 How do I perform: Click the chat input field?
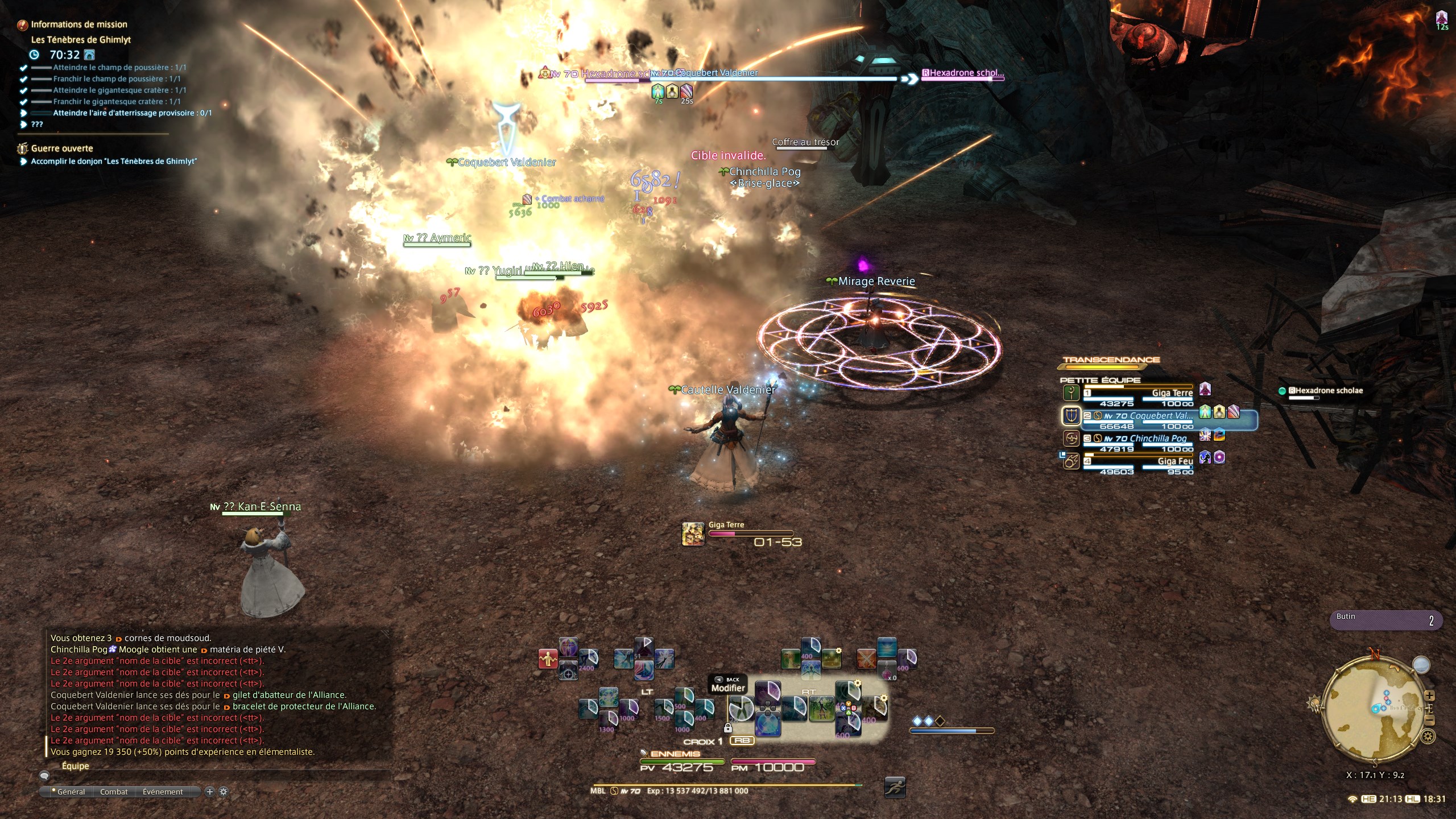pyautogui.click(x=216, y=775)
